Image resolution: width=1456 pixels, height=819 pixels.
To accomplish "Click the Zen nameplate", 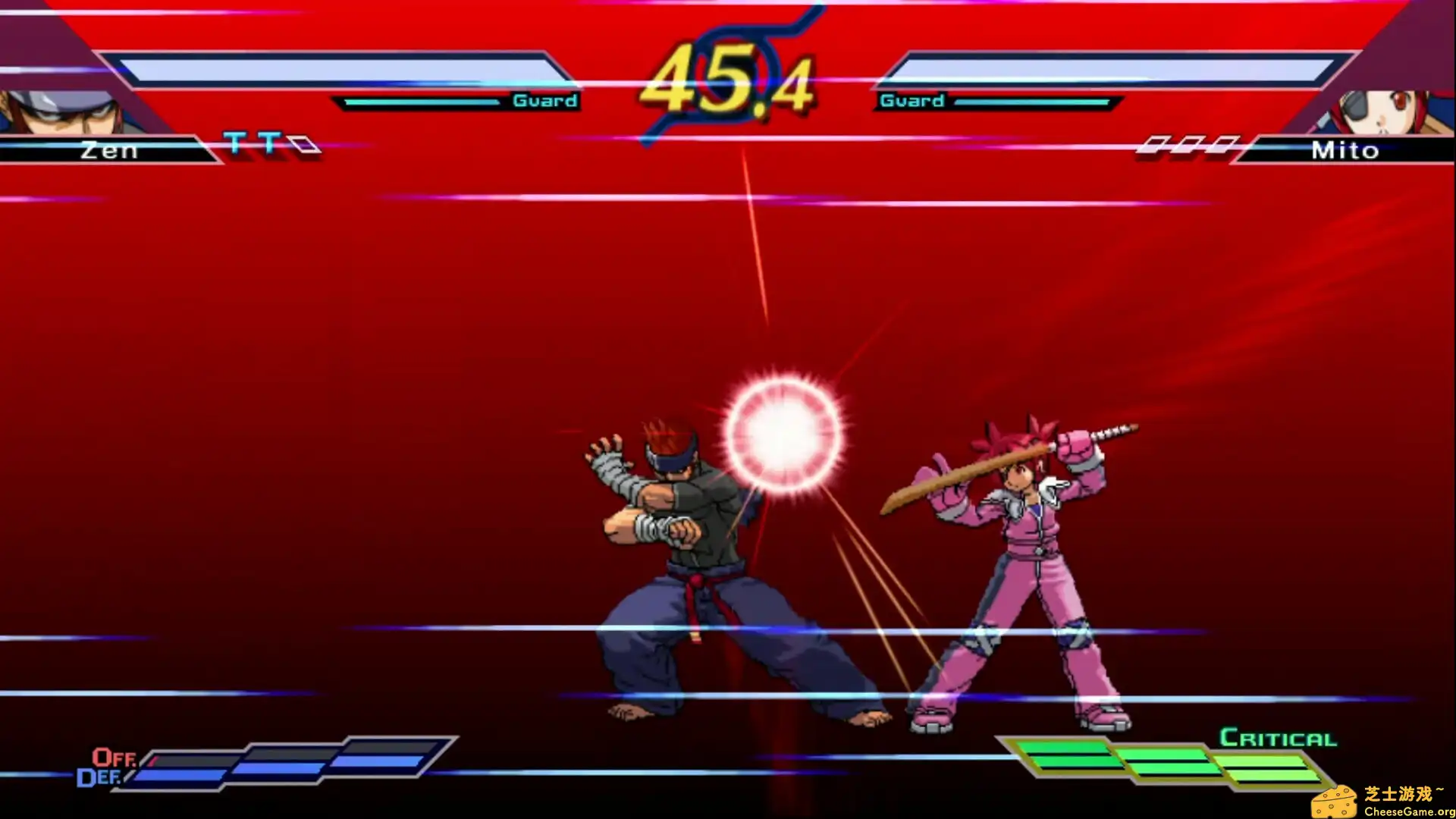I will coord(110,150).
